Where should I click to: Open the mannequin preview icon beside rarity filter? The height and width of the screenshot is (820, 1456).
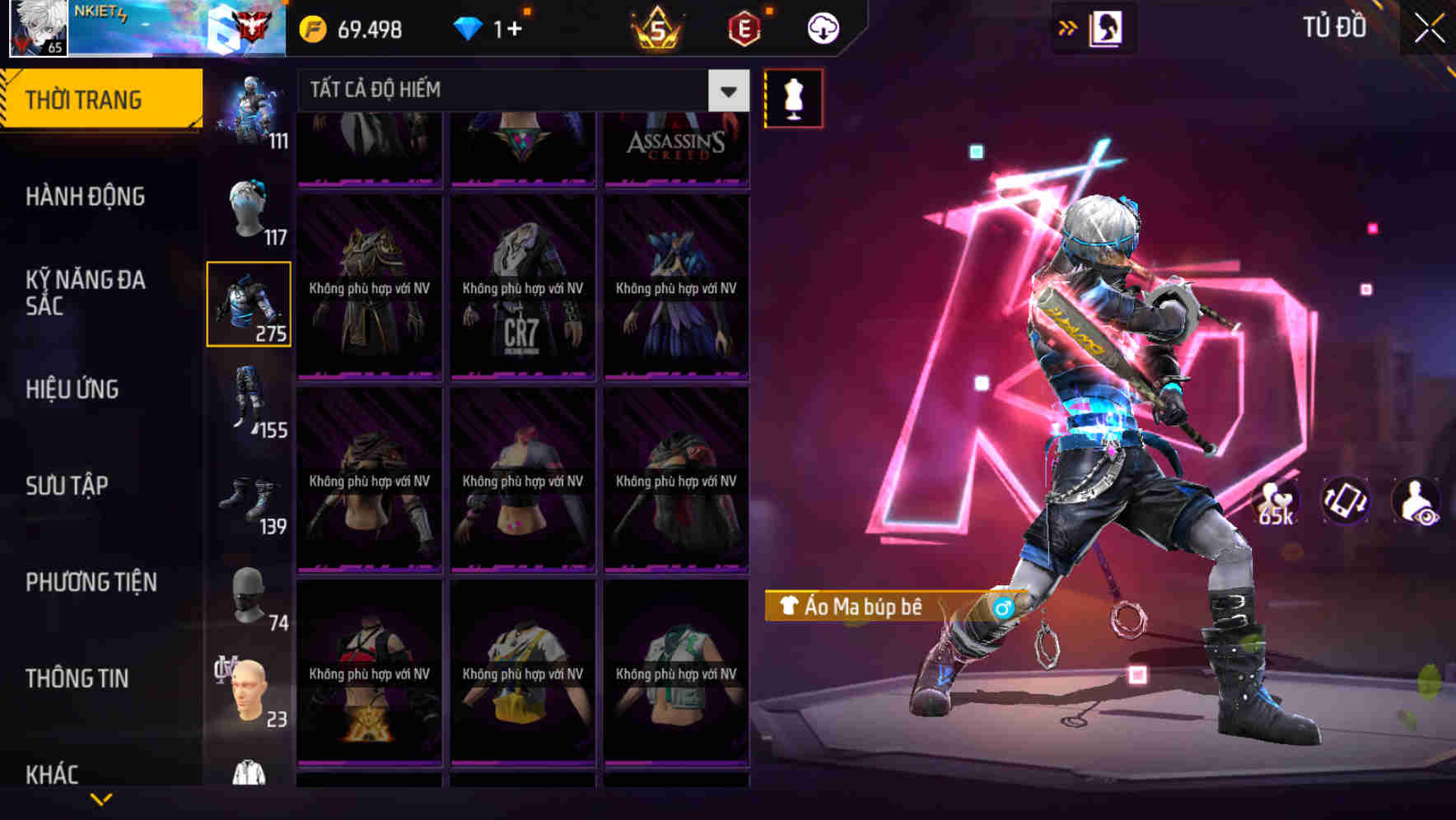coord(793,97)
